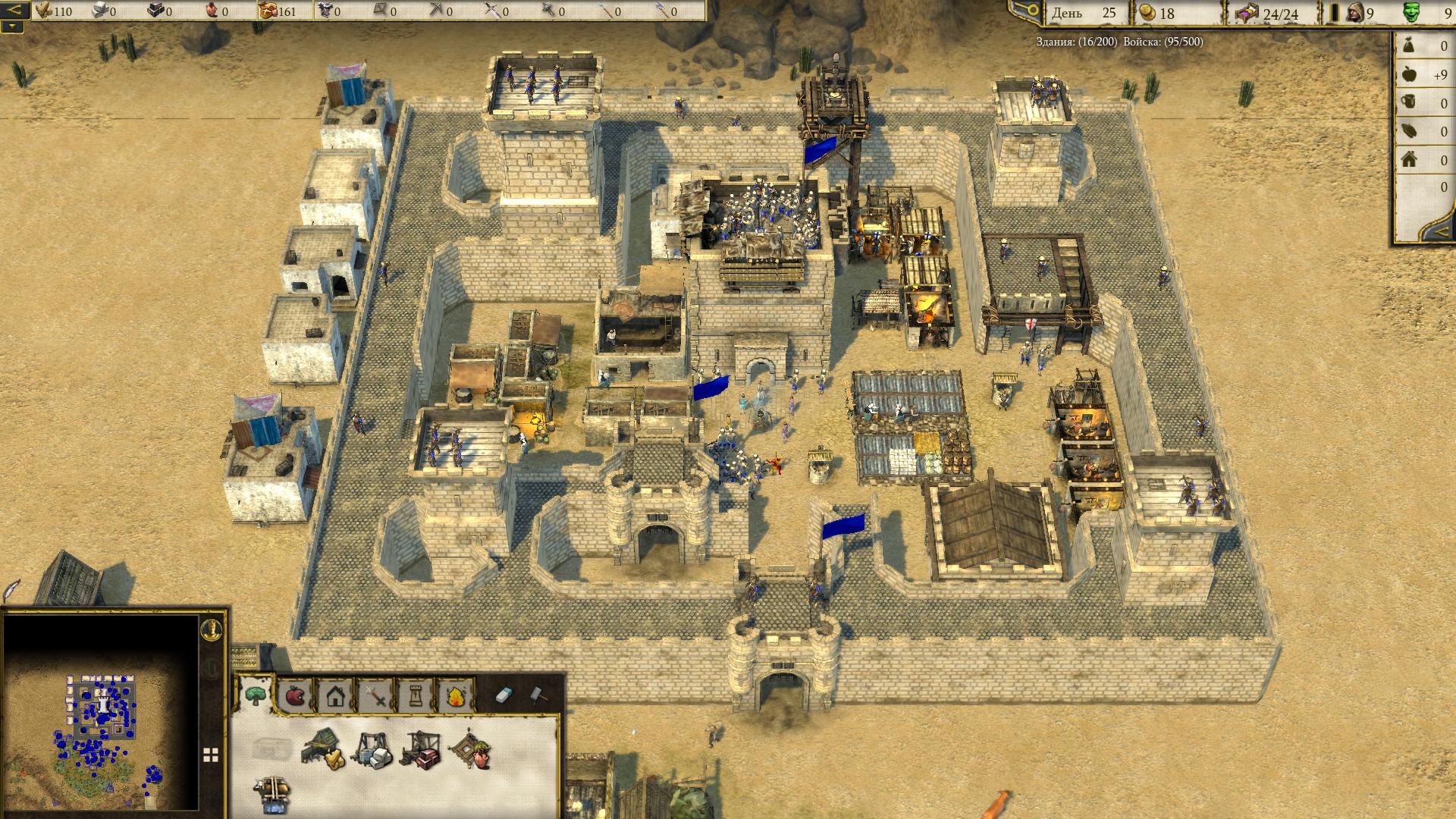This screenshot has height=819, width=1456.
Task: Switch to the weapons tab with sword
Action: [x=375, y=695]
